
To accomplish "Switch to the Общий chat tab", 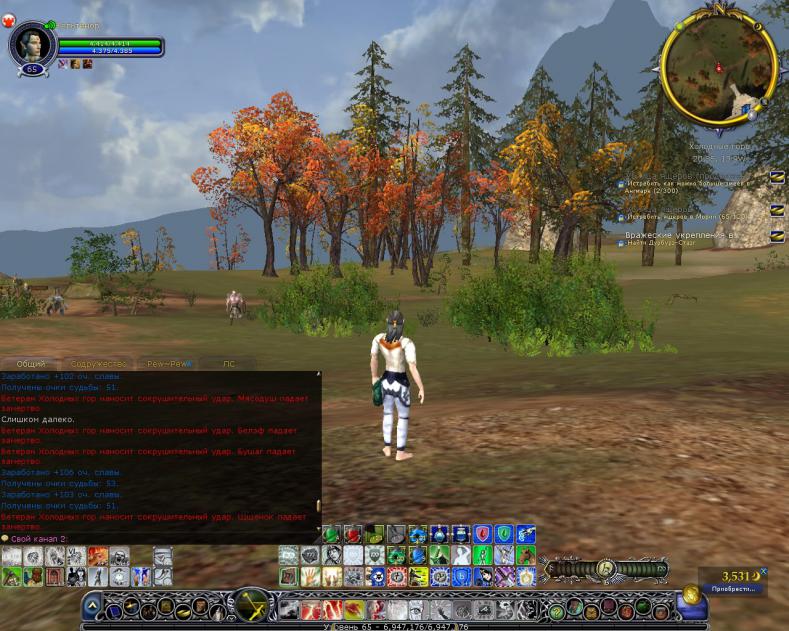I will pyautogui.click(x=31, y=364).
